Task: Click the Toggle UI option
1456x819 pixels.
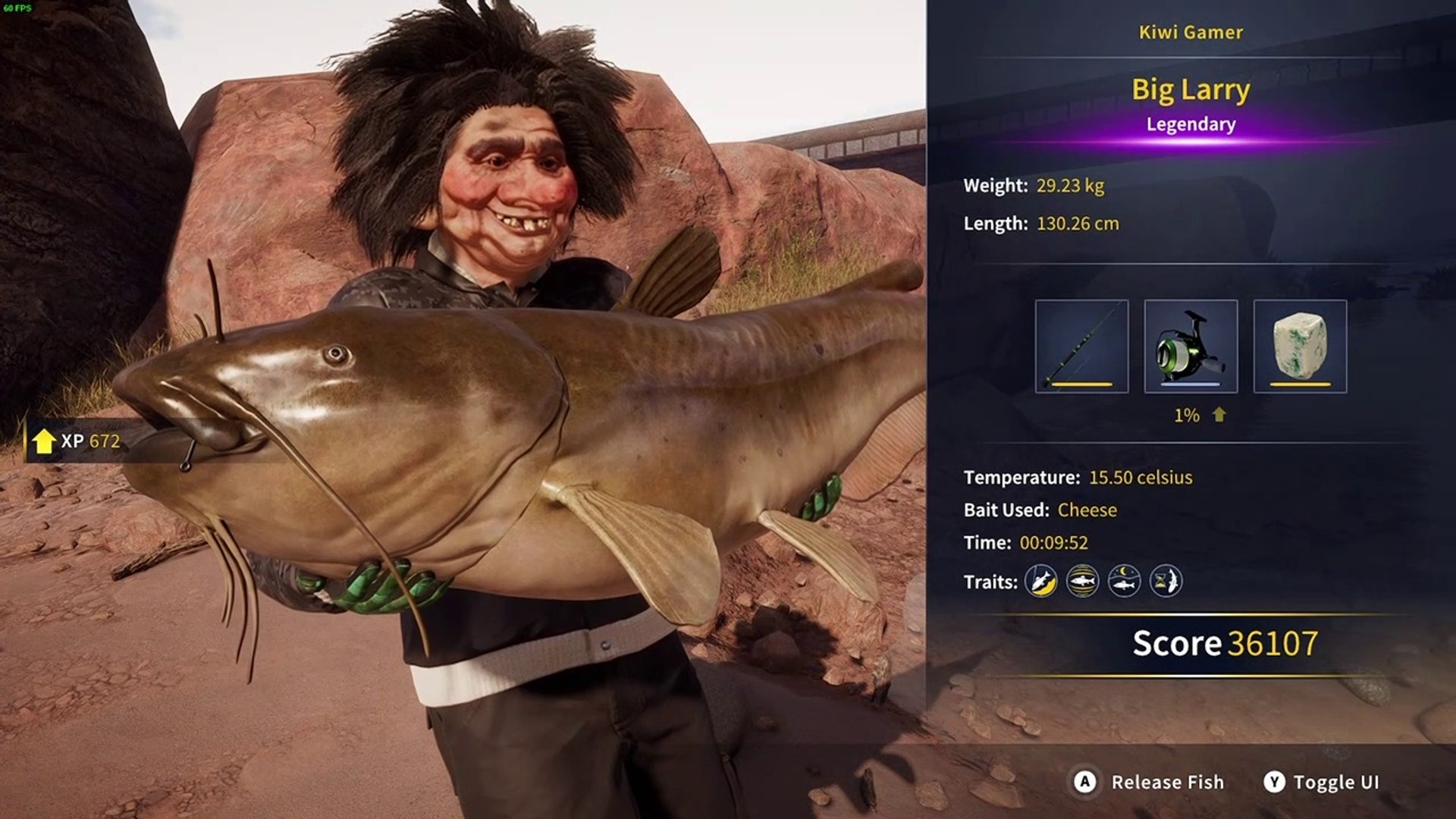Action: [1322, 782]
